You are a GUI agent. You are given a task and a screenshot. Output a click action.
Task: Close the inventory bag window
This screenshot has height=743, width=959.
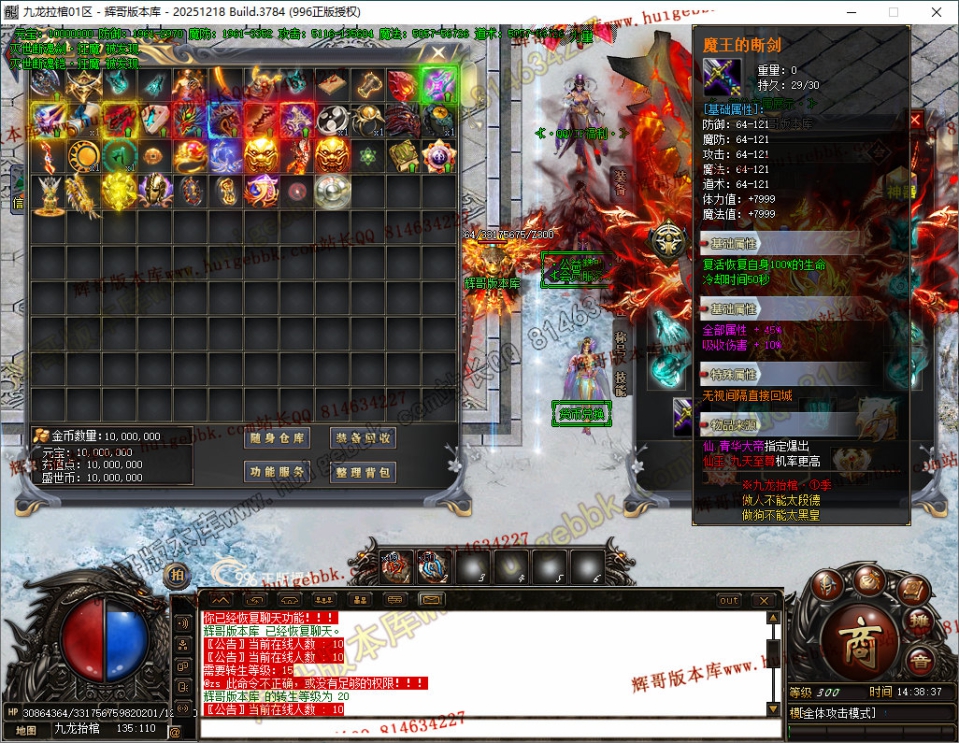tap(438, 53)
